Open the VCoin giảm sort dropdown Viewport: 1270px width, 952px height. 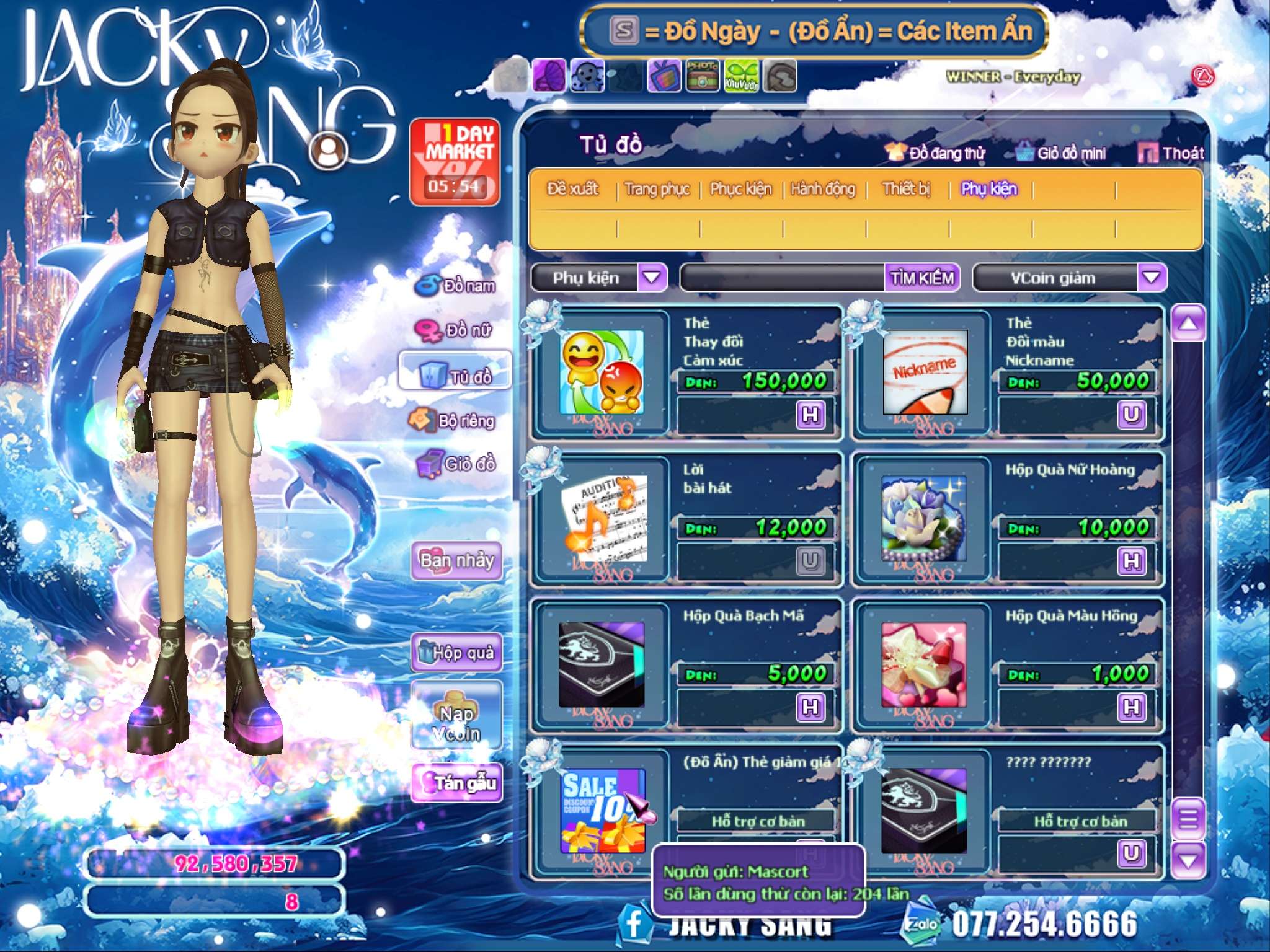point(1151,278)
